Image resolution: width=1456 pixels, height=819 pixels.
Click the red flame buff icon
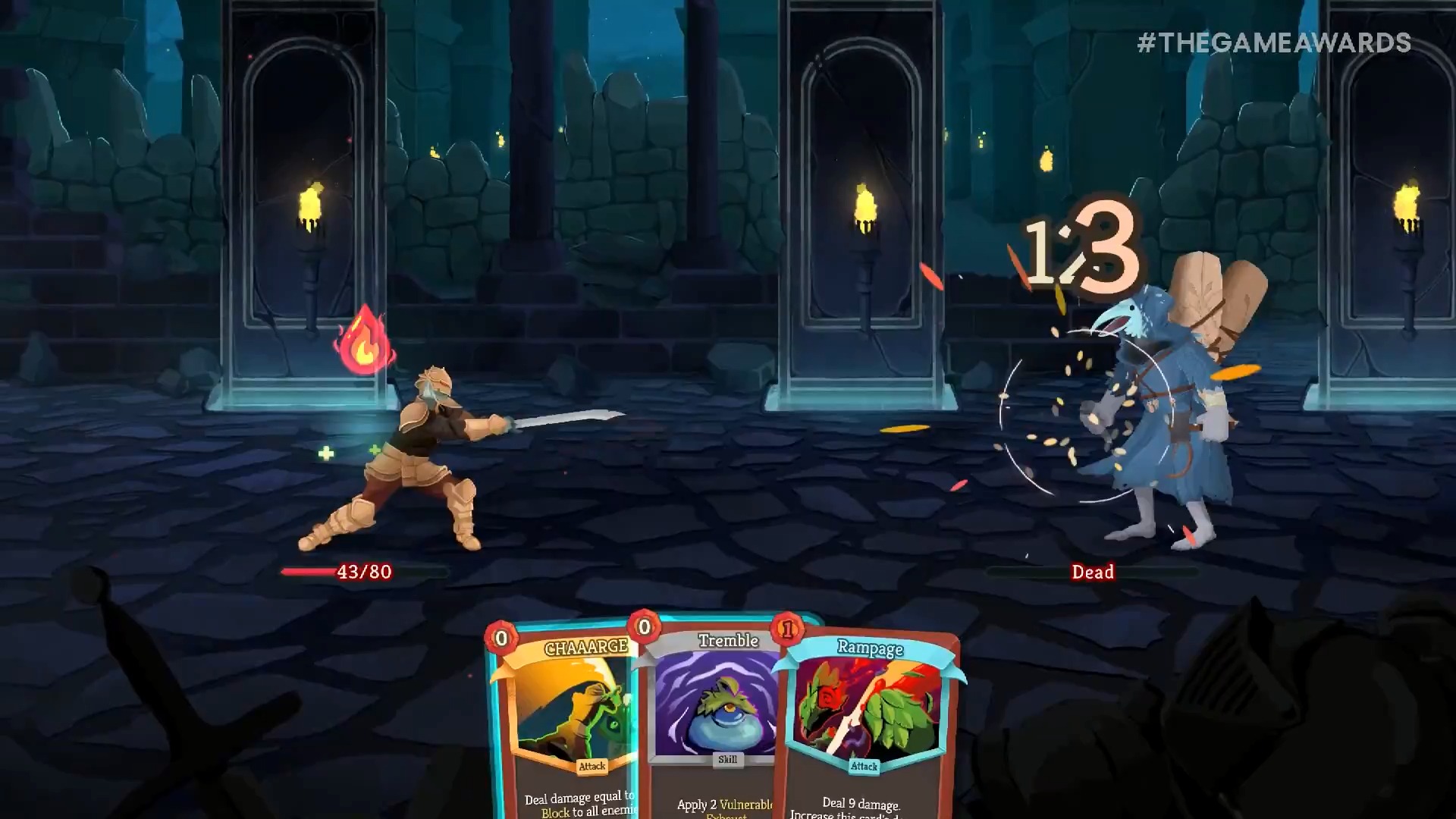click(x=364, y=343)
